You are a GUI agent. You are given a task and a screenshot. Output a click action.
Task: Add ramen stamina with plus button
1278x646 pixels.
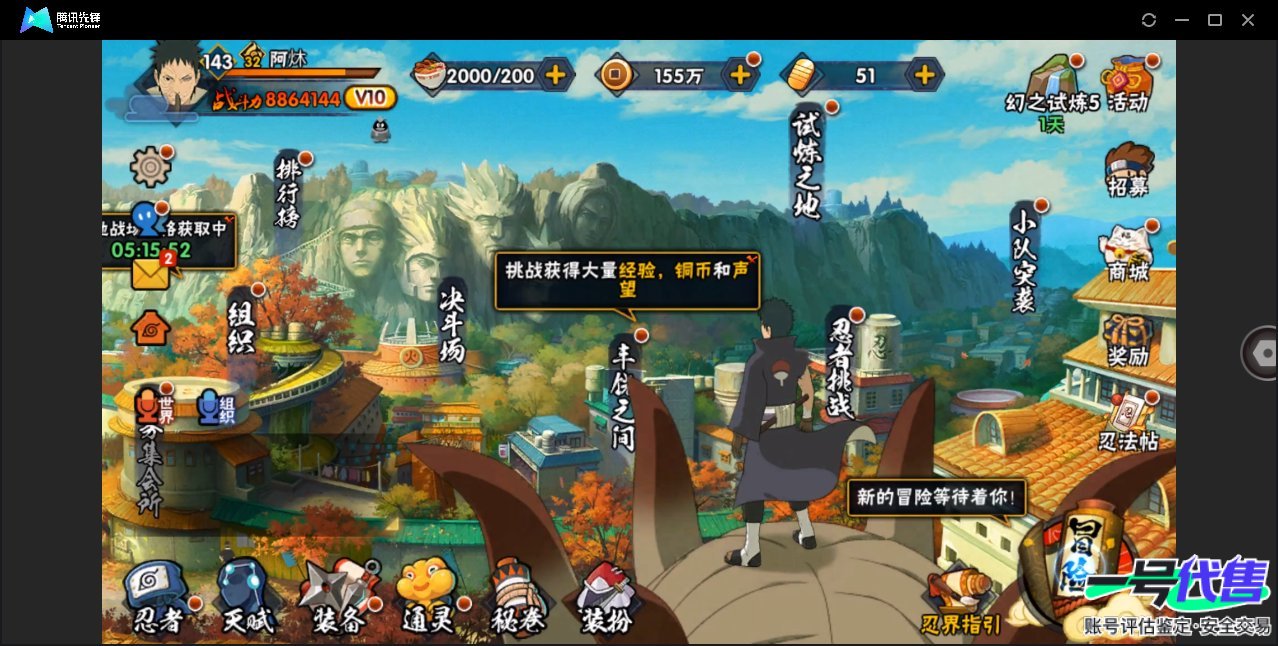(x=555, y=75)
